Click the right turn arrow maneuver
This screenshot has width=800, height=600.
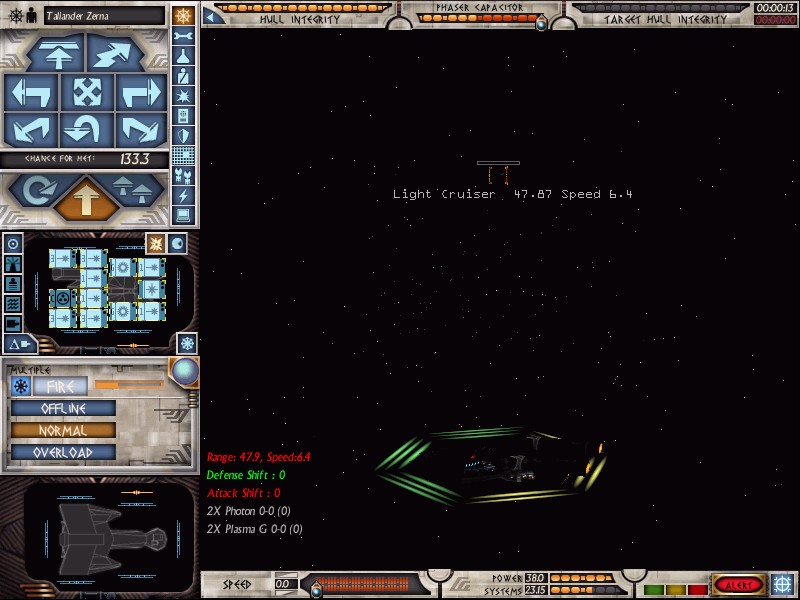click(140, 93)
